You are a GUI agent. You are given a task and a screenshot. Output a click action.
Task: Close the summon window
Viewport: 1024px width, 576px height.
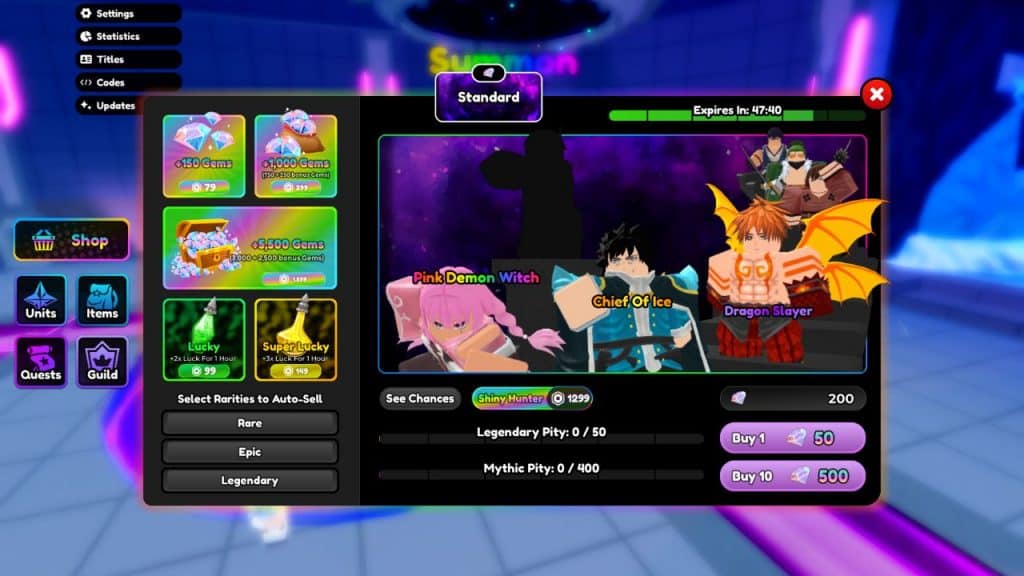[876, 95]
